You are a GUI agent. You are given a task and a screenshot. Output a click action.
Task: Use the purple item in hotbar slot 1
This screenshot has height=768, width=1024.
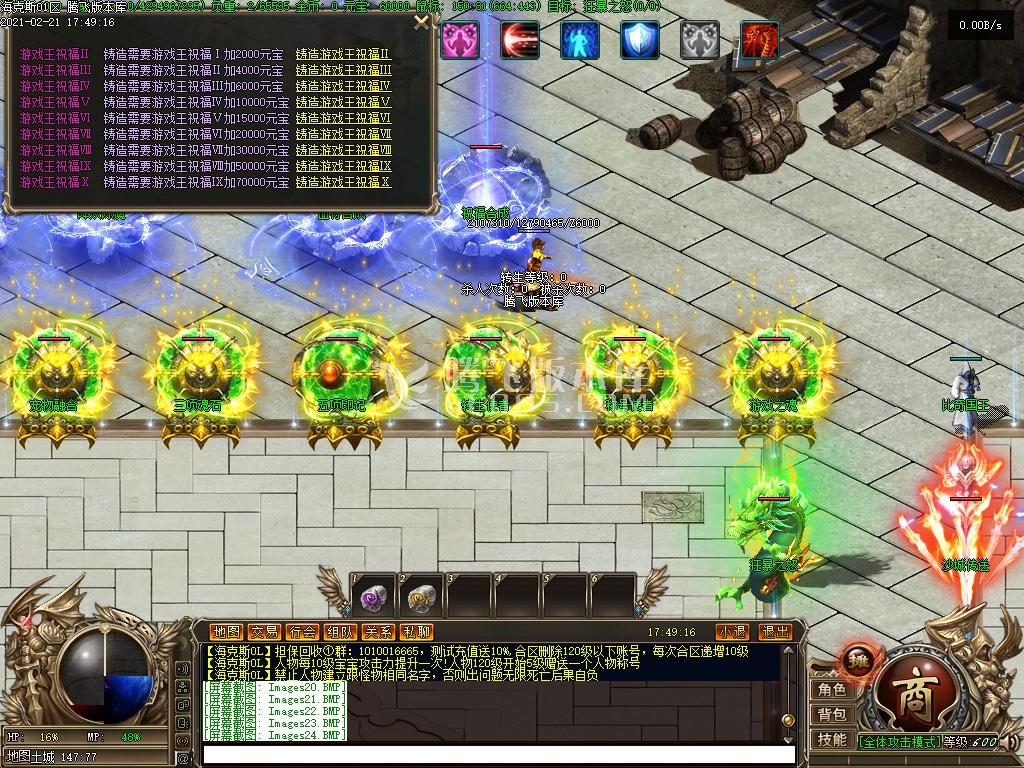point(371,597)
